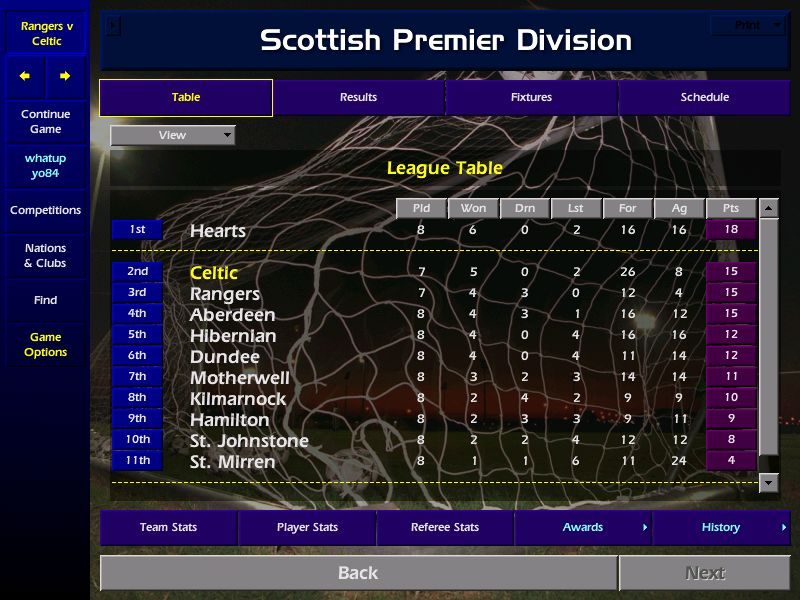Open the whatup yo84 manager profile
The image size is (800, 600).
pos(45,166)
